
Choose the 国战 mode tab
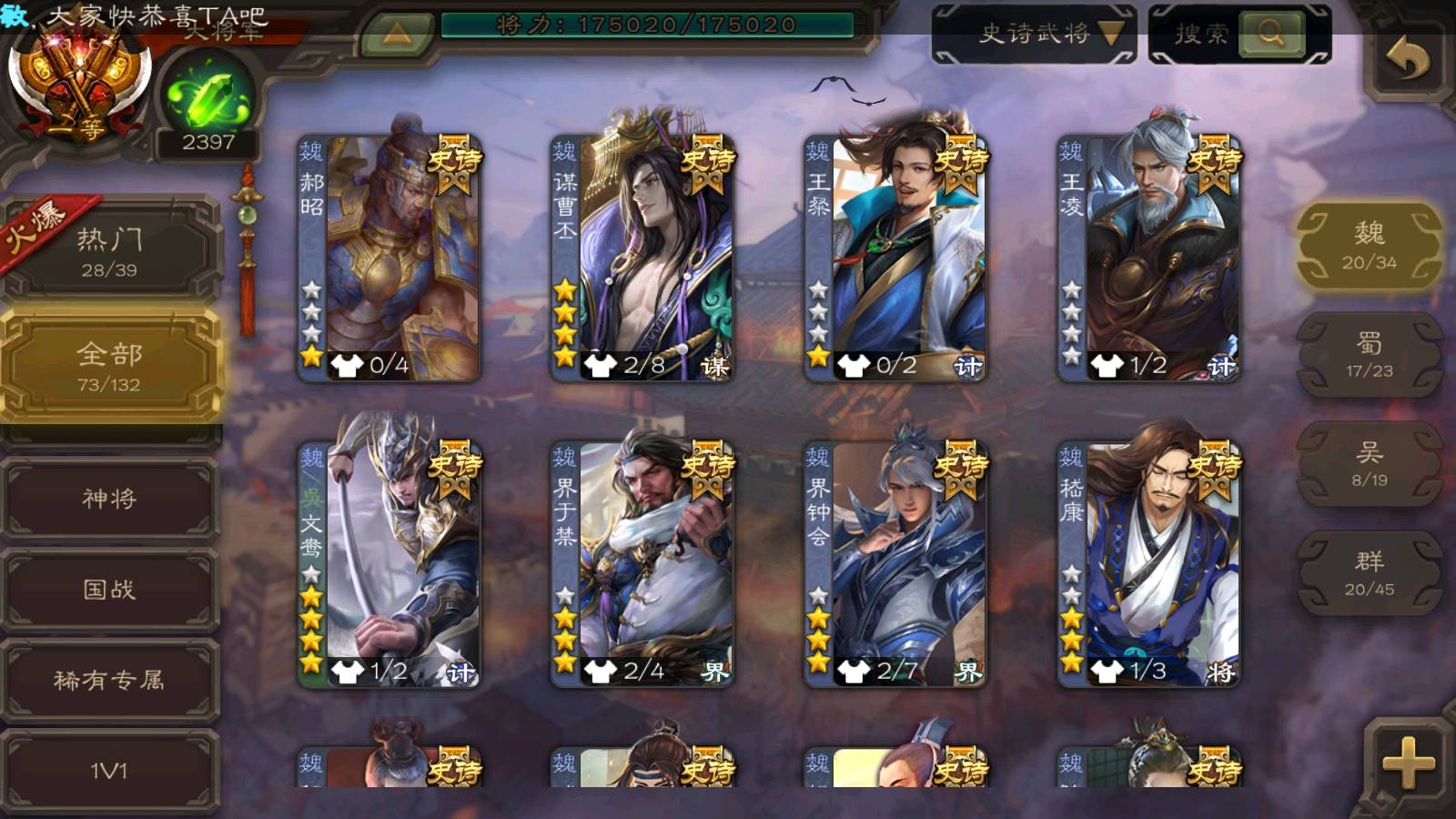[x=109, y=590]
